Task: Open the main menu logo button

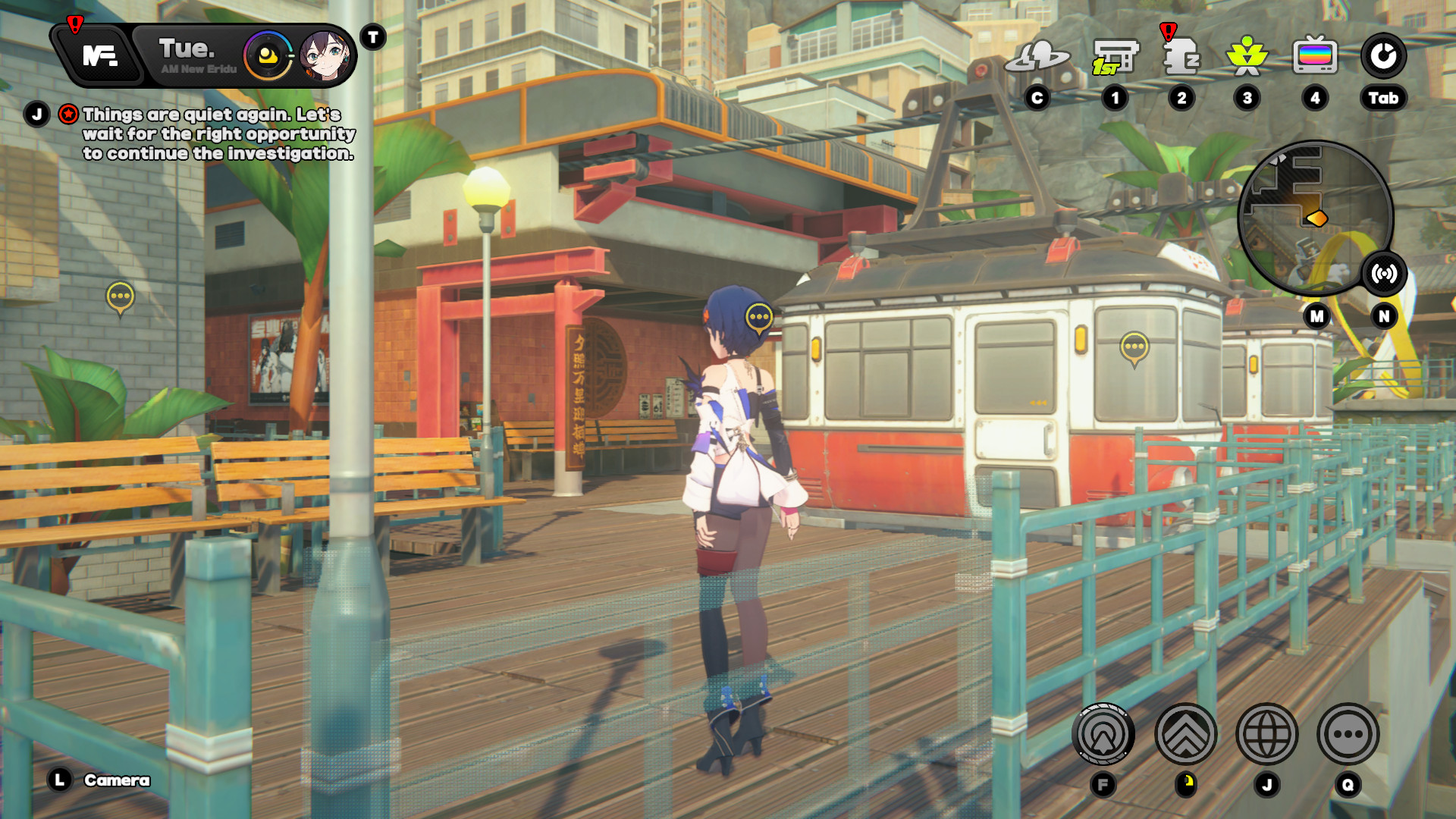Action: tap(99, 55)
